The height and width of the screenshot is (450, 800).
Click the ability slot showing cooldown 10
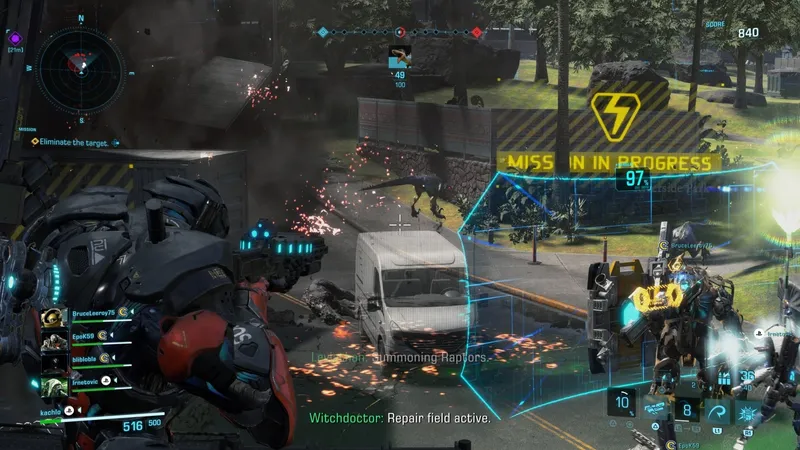click(621, 405)
